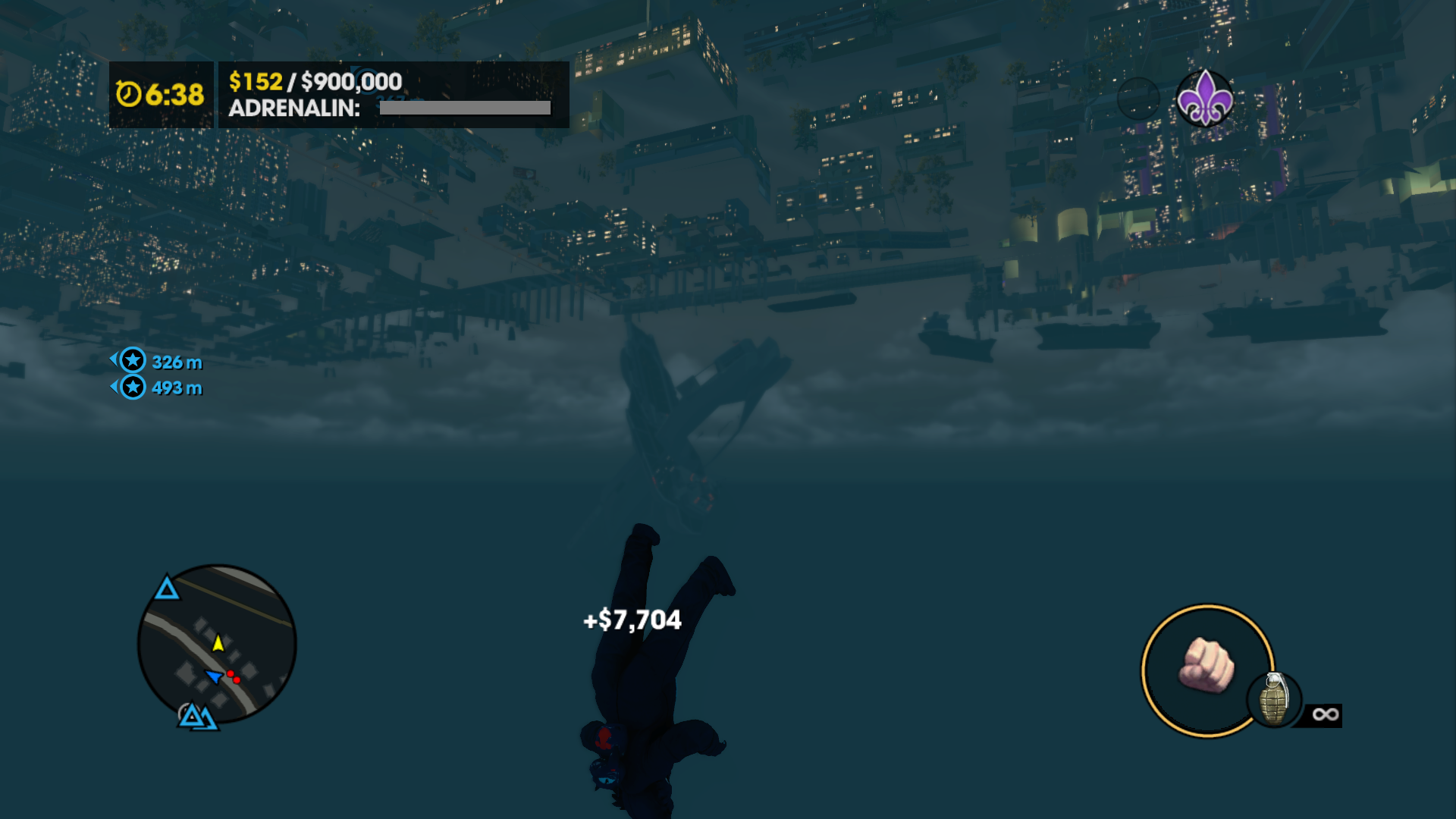This screenshot has width=1456, height=819.
Task: Click the blue arrow marker on minimap
Action: [214, 675]
